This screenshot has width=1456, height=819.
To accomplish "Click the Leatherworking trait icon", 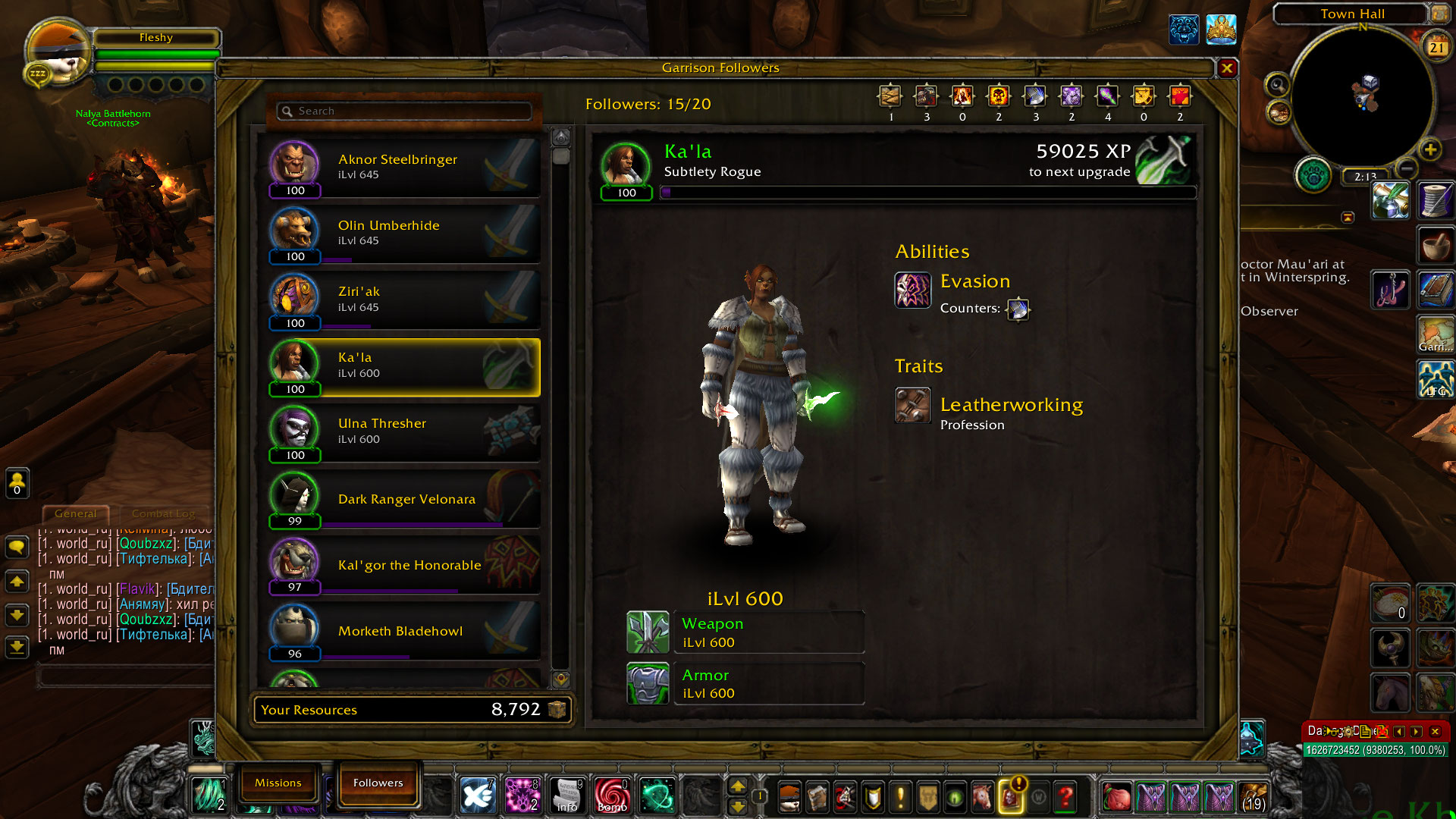I will point(912,405).
